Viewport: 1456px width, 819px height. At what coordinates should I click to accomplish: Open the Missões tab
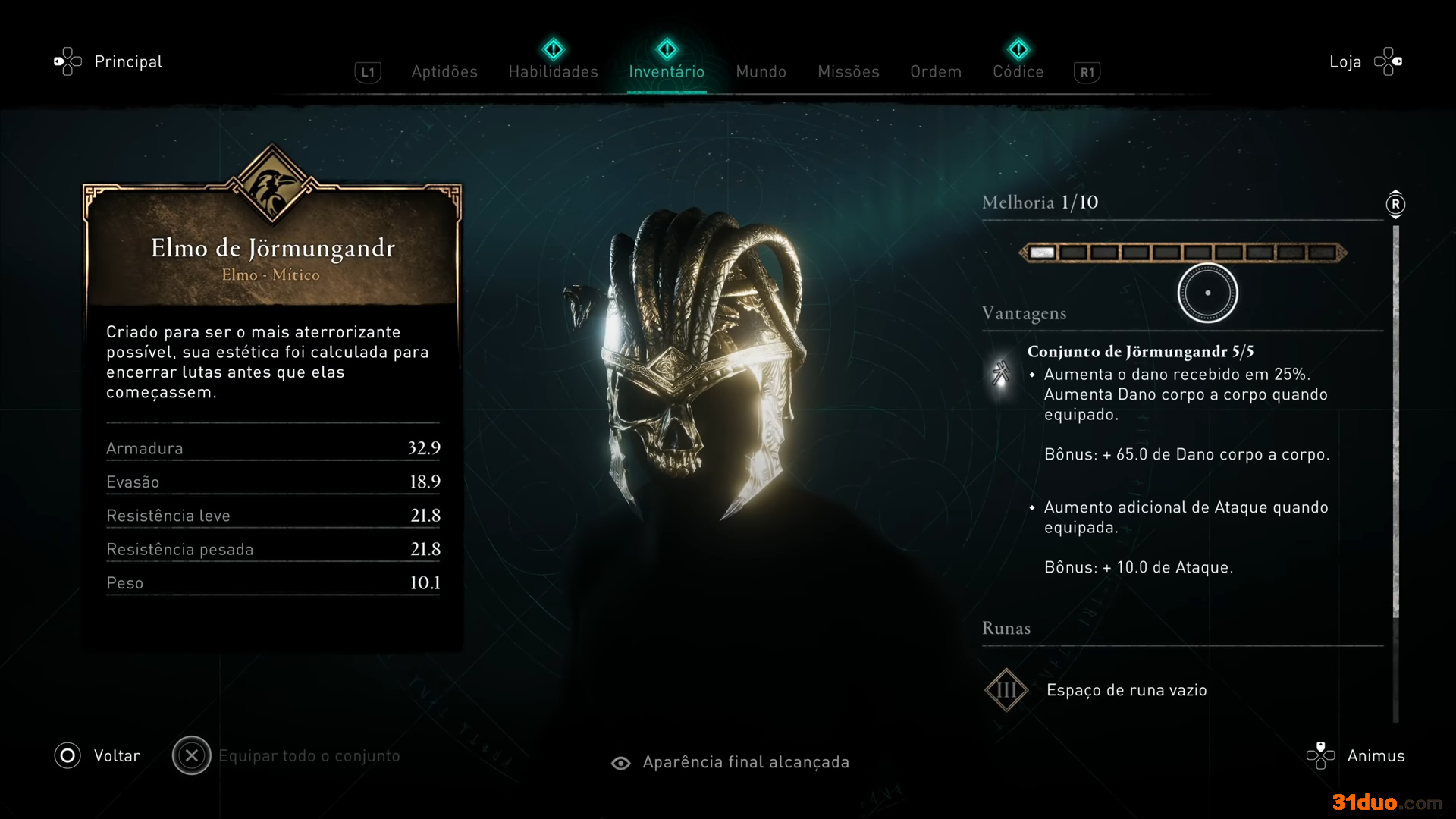click(x=848, y=71)
